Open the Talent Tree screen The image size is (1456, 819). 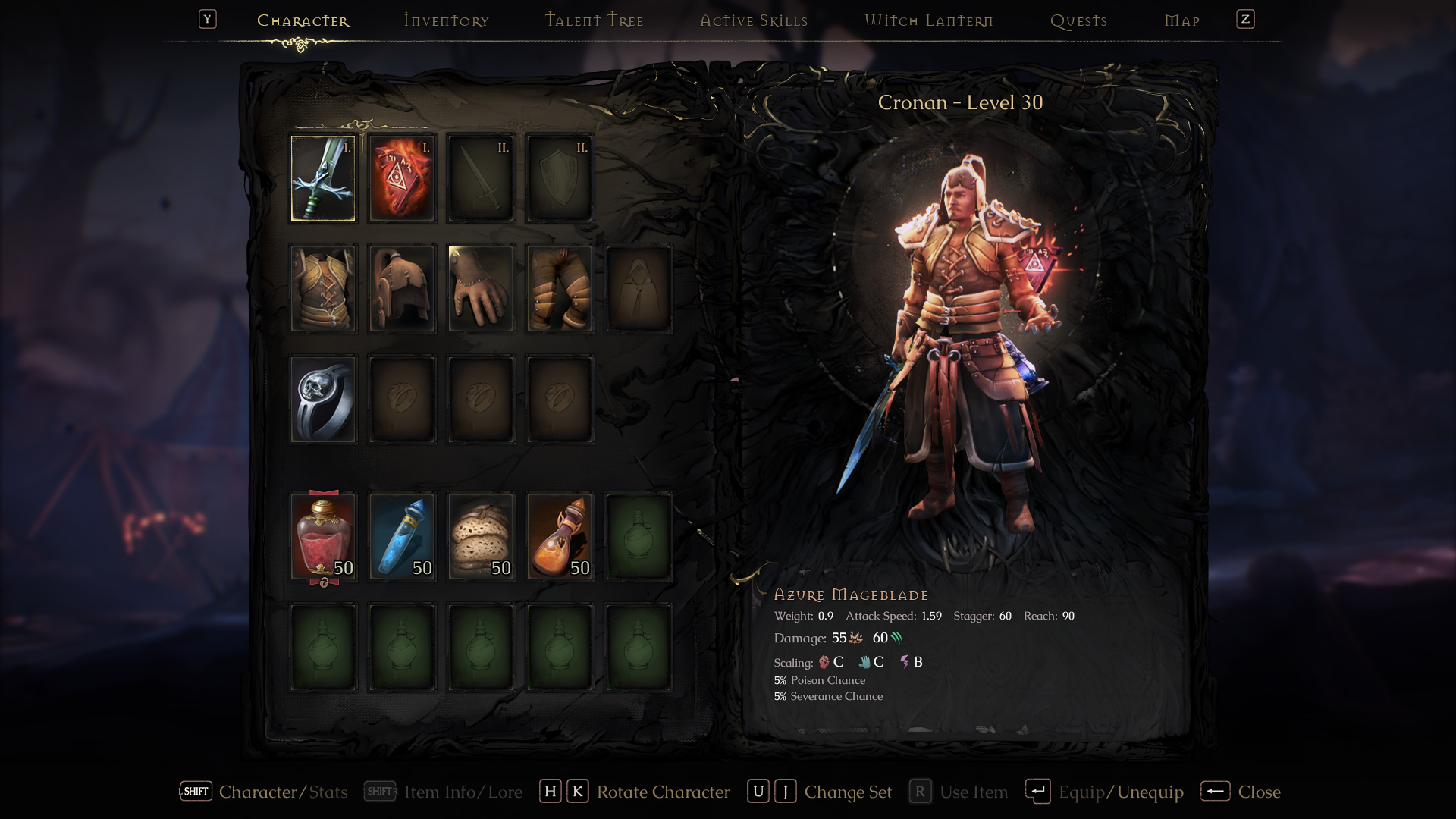coord(595,20)
